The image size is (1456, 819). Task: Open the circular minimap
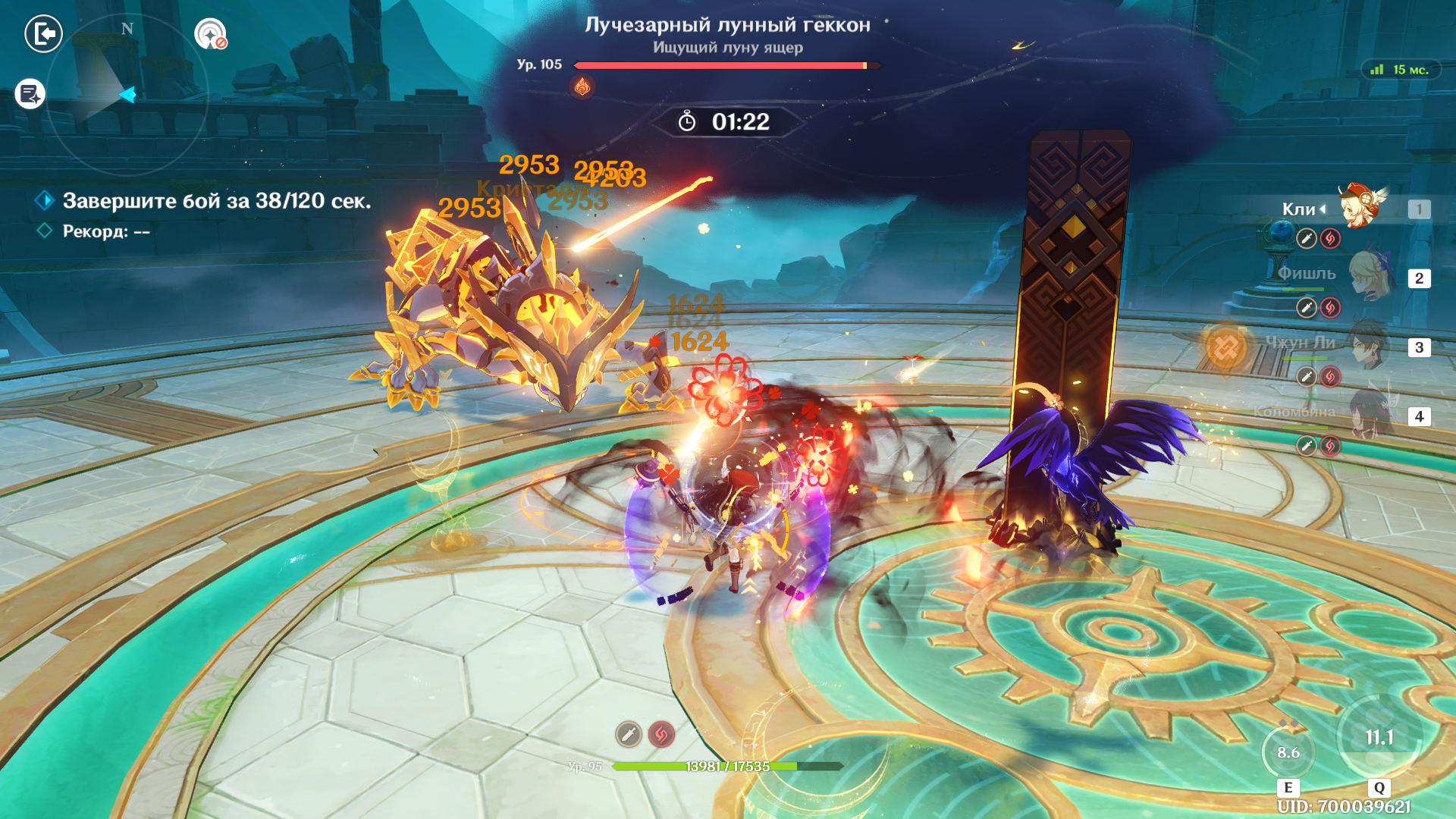coord(127,95)
